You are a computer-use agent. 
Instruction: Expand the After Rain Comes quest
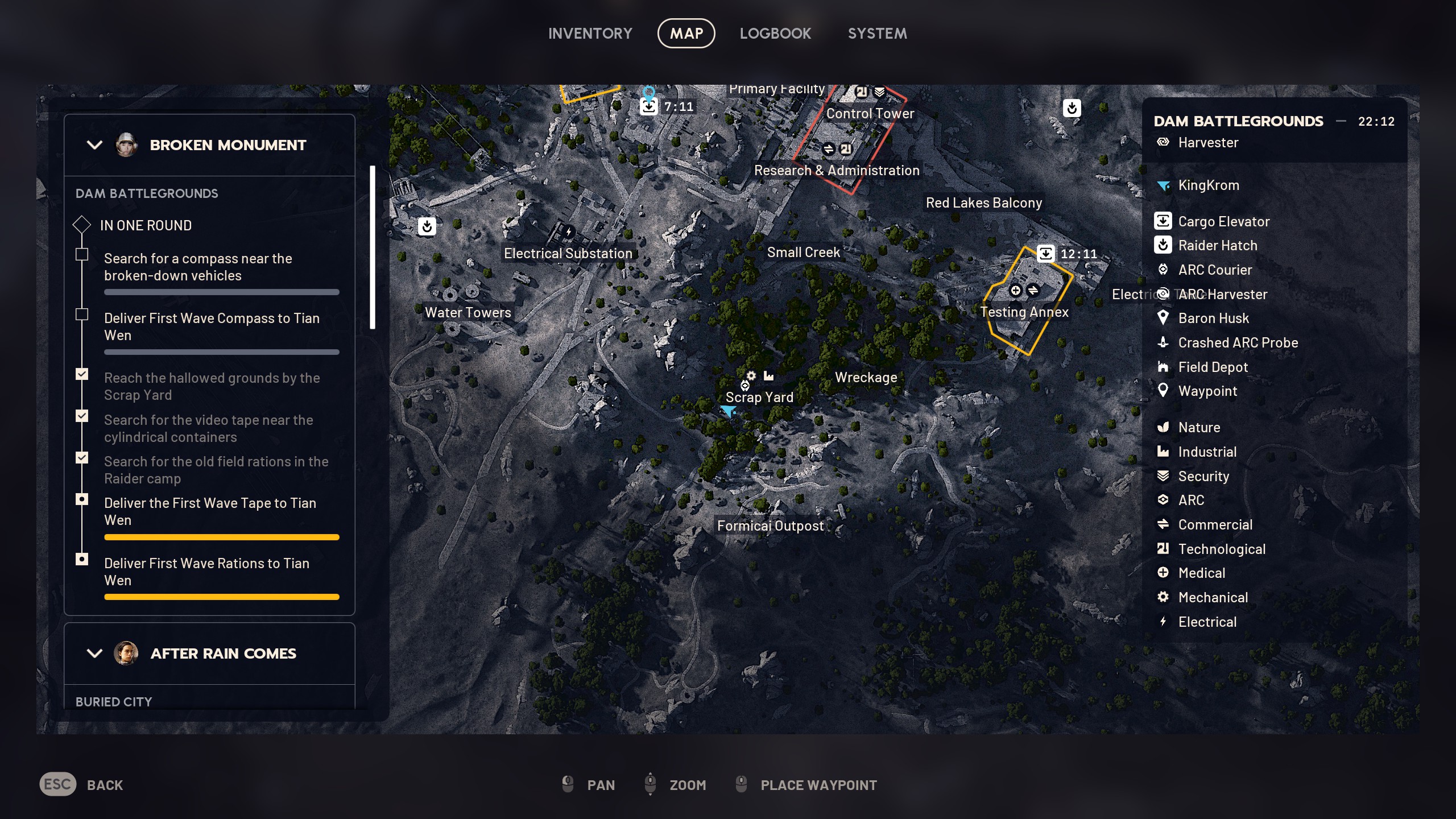(94, 653)
